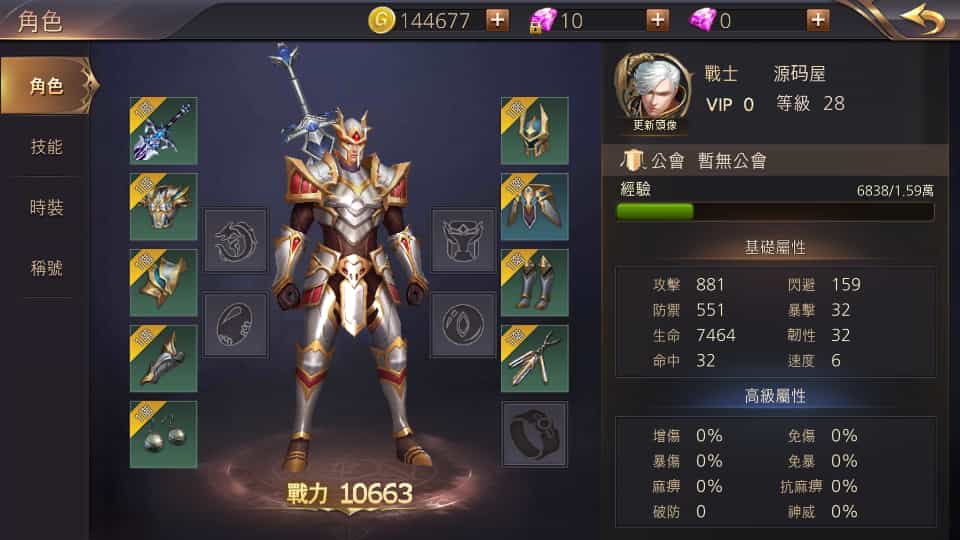Choose the empty ring slot
The image size is (960, 540).
tap(534, 435)
